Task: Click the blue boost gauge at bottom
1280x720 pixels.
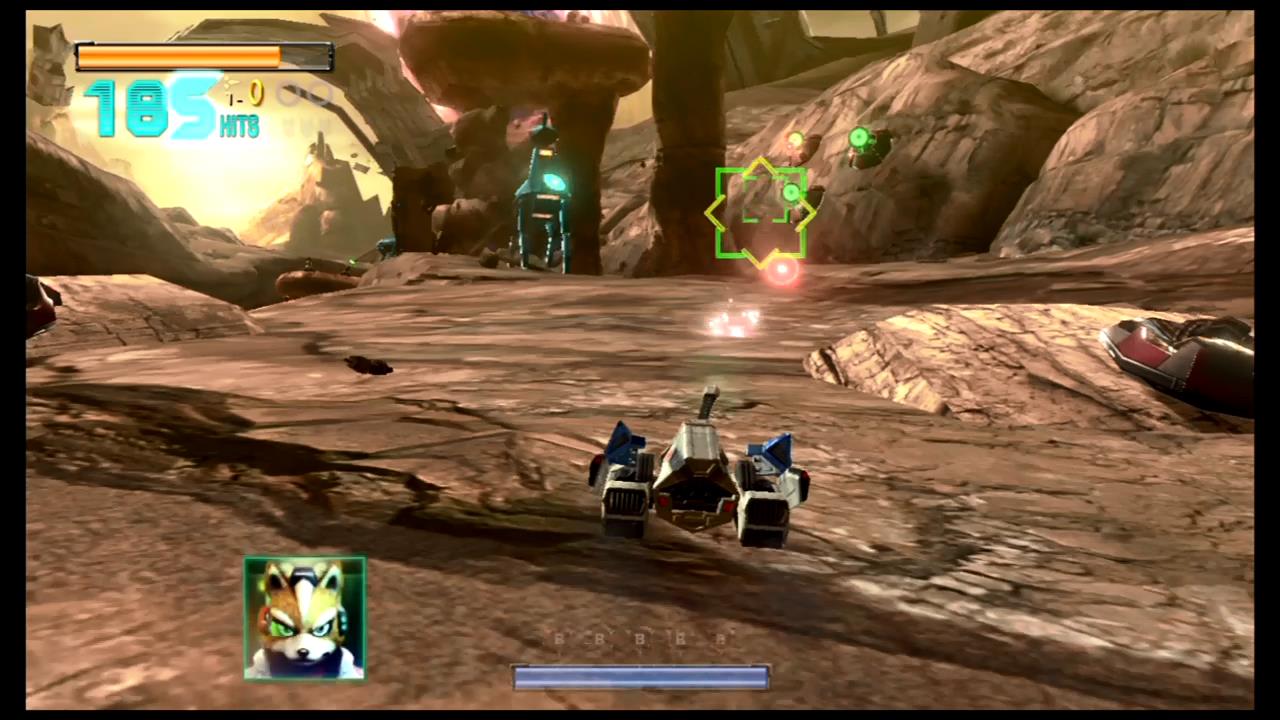Action: pyautogui.click(x=640, y=678)
